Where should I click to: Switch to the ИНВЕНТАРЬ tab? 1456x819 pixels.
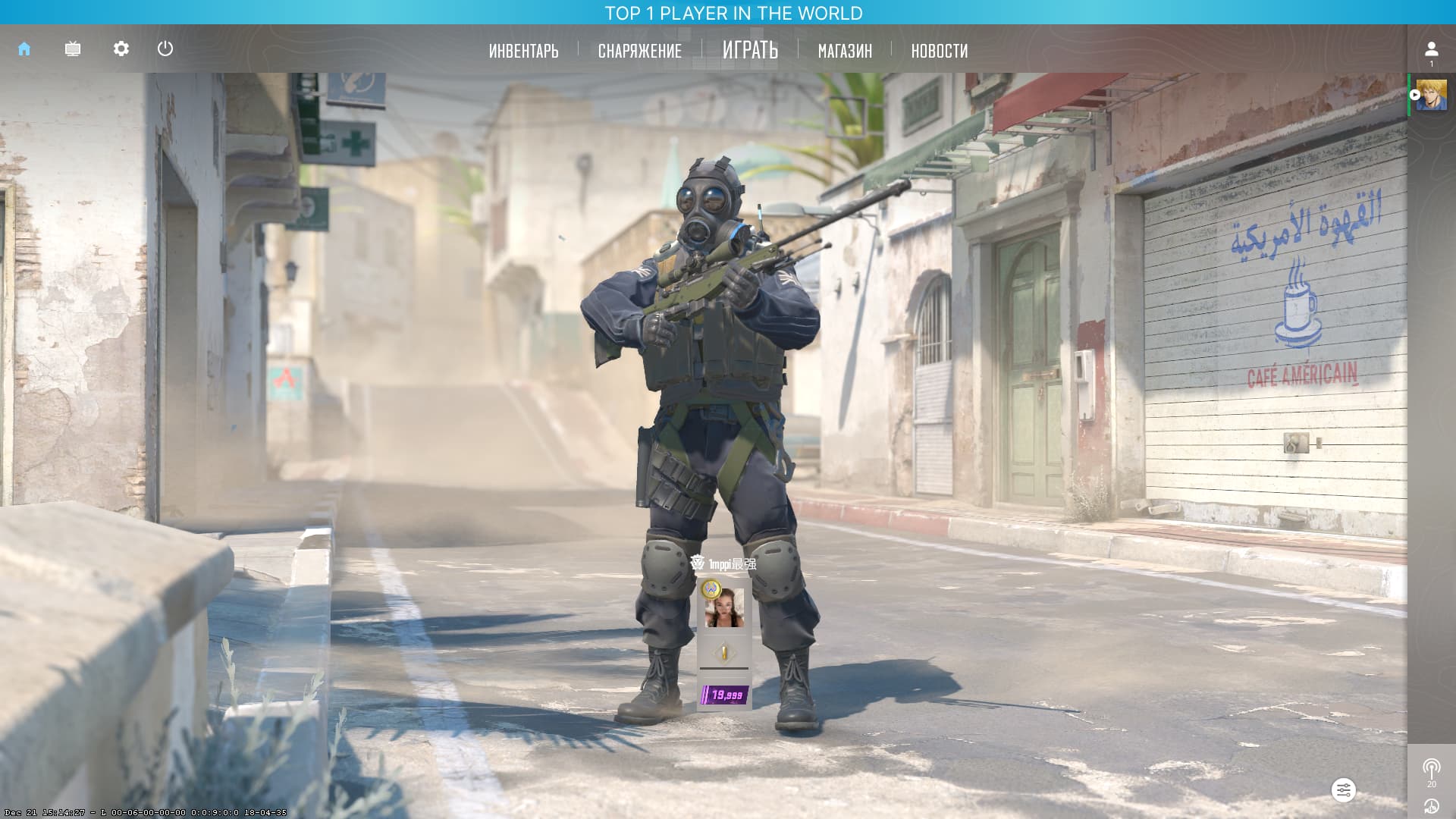click(x=523, y=51)
